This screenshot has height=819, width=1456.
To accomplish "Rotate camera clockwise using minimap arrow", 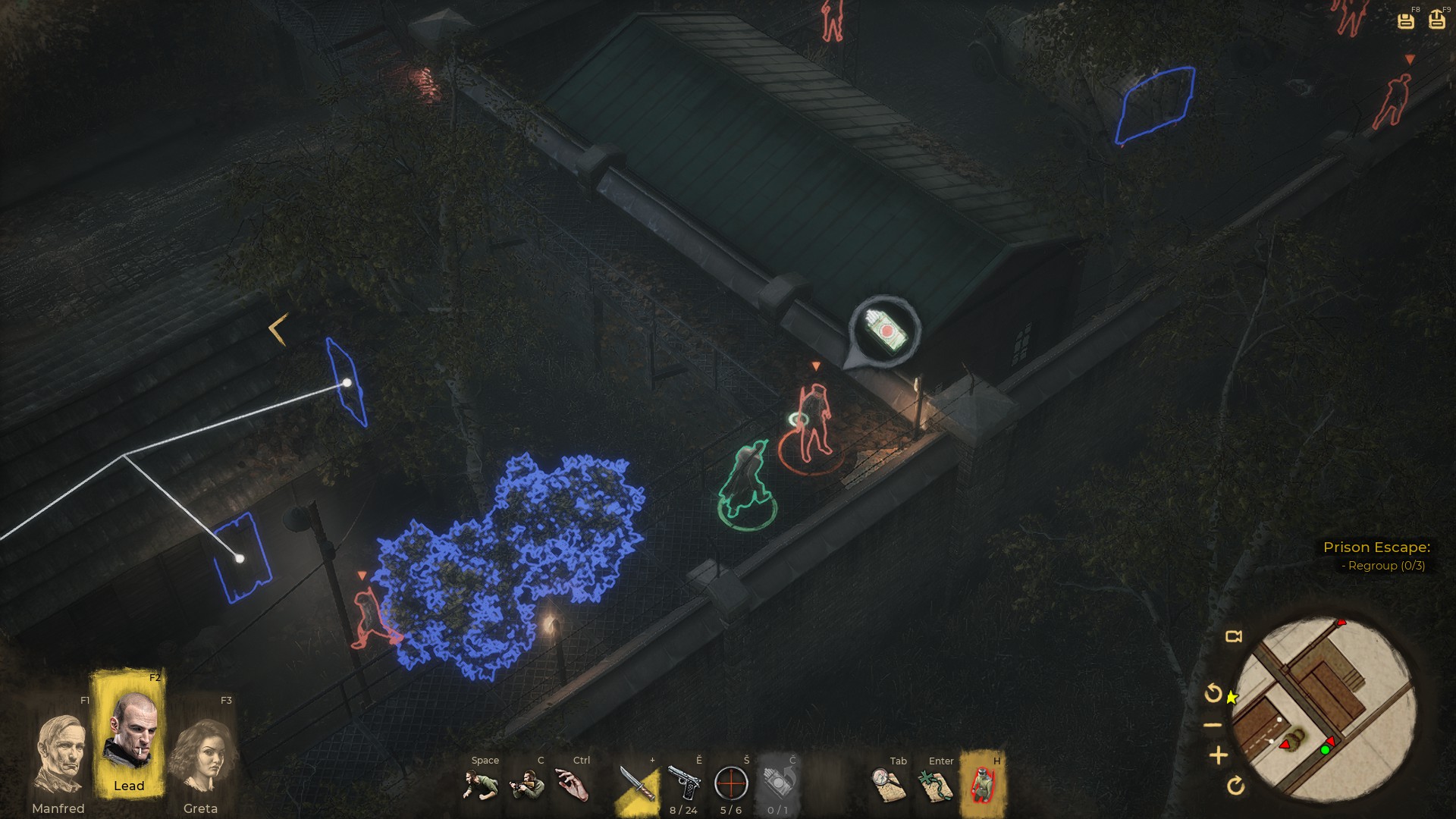I will [1235, 786].
